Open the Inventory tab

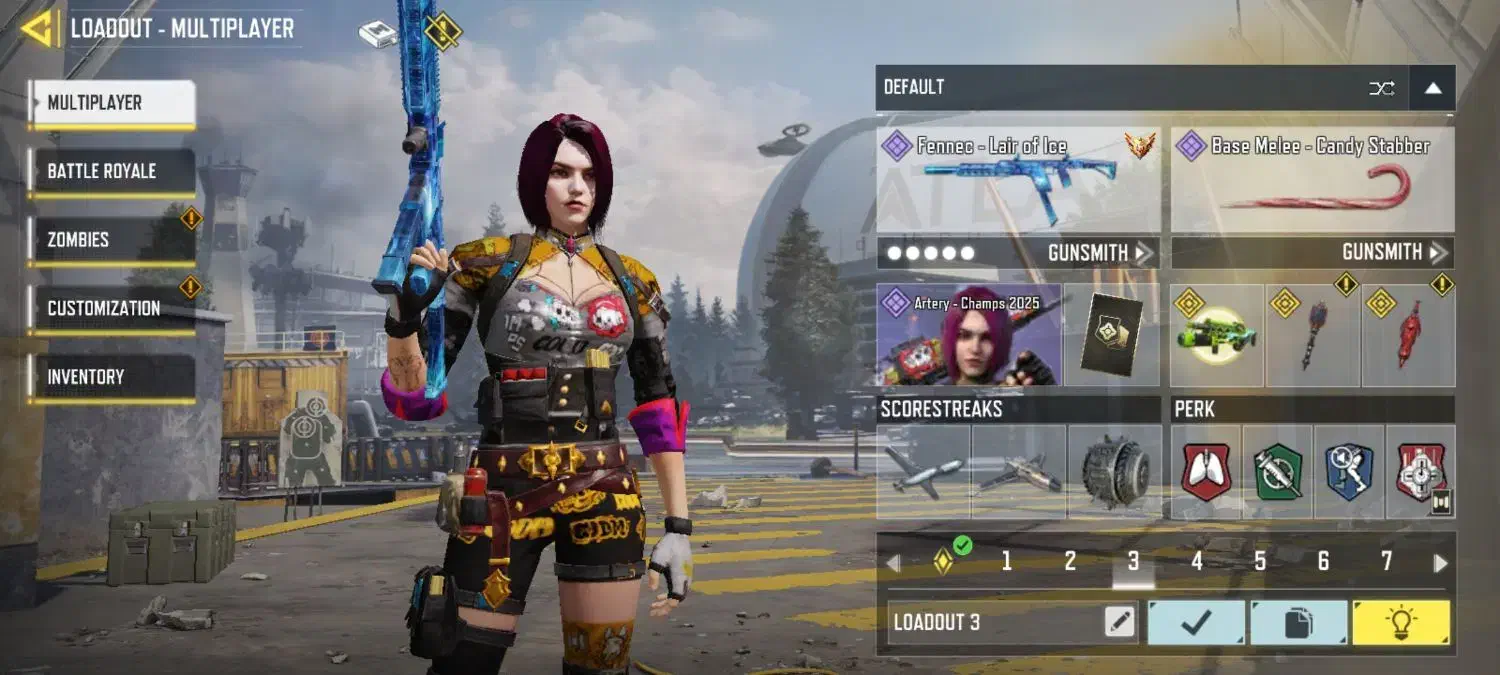coord(110,377)
